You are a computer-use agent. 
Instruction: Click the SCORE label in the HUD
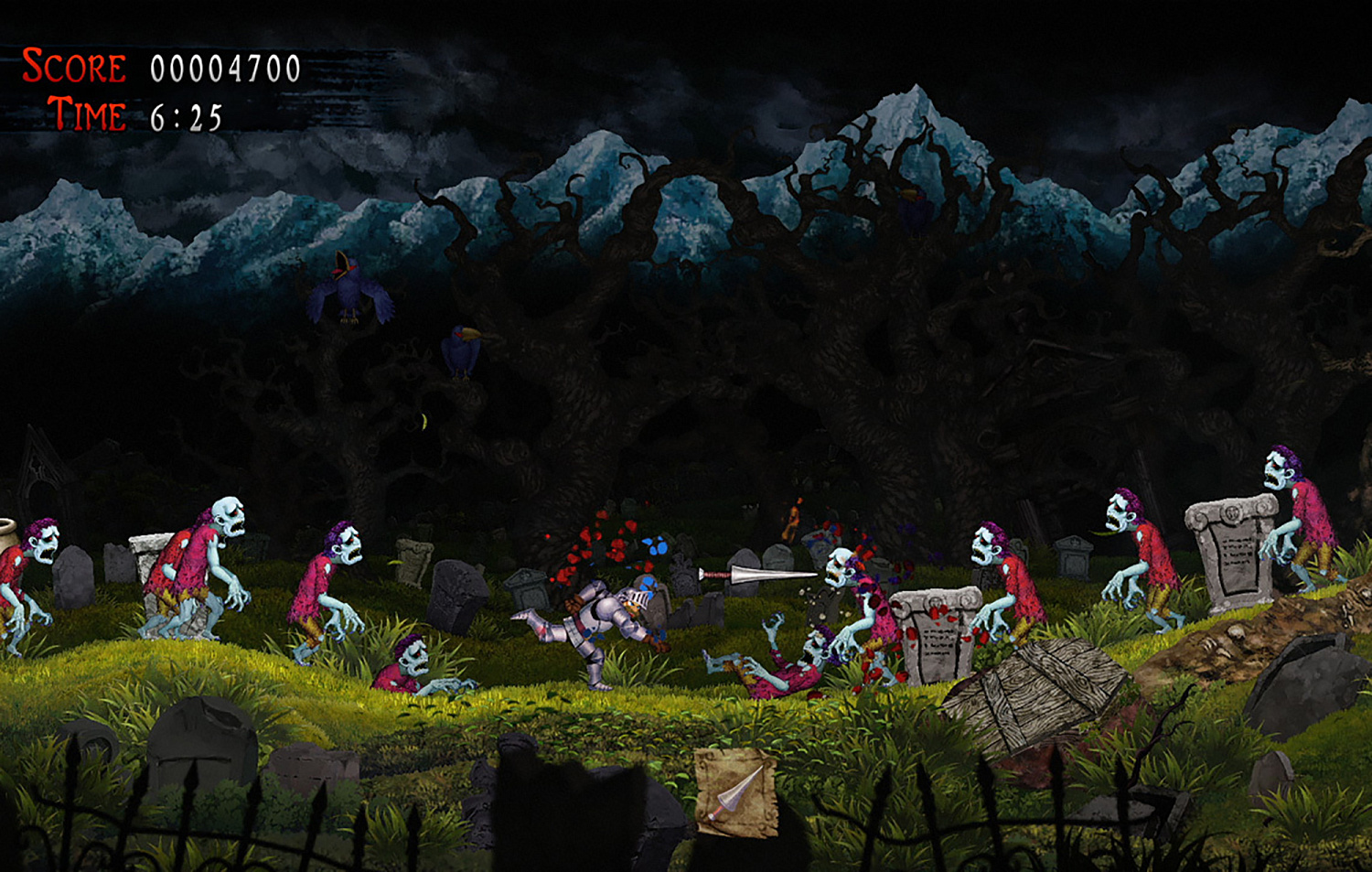(x=73, y=66)
